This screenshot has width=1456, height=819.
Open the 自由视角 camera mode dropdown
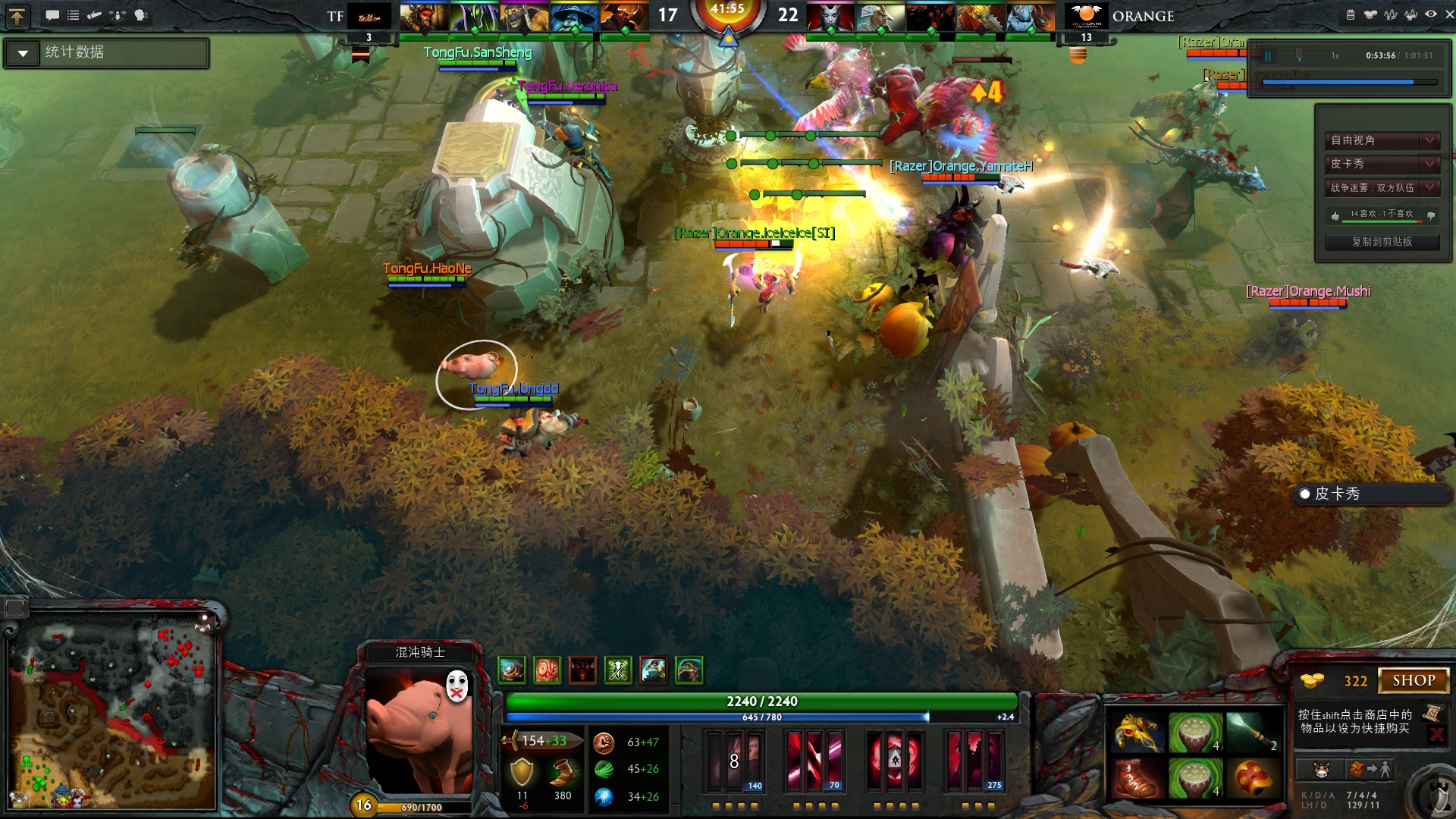(1382, 140)
